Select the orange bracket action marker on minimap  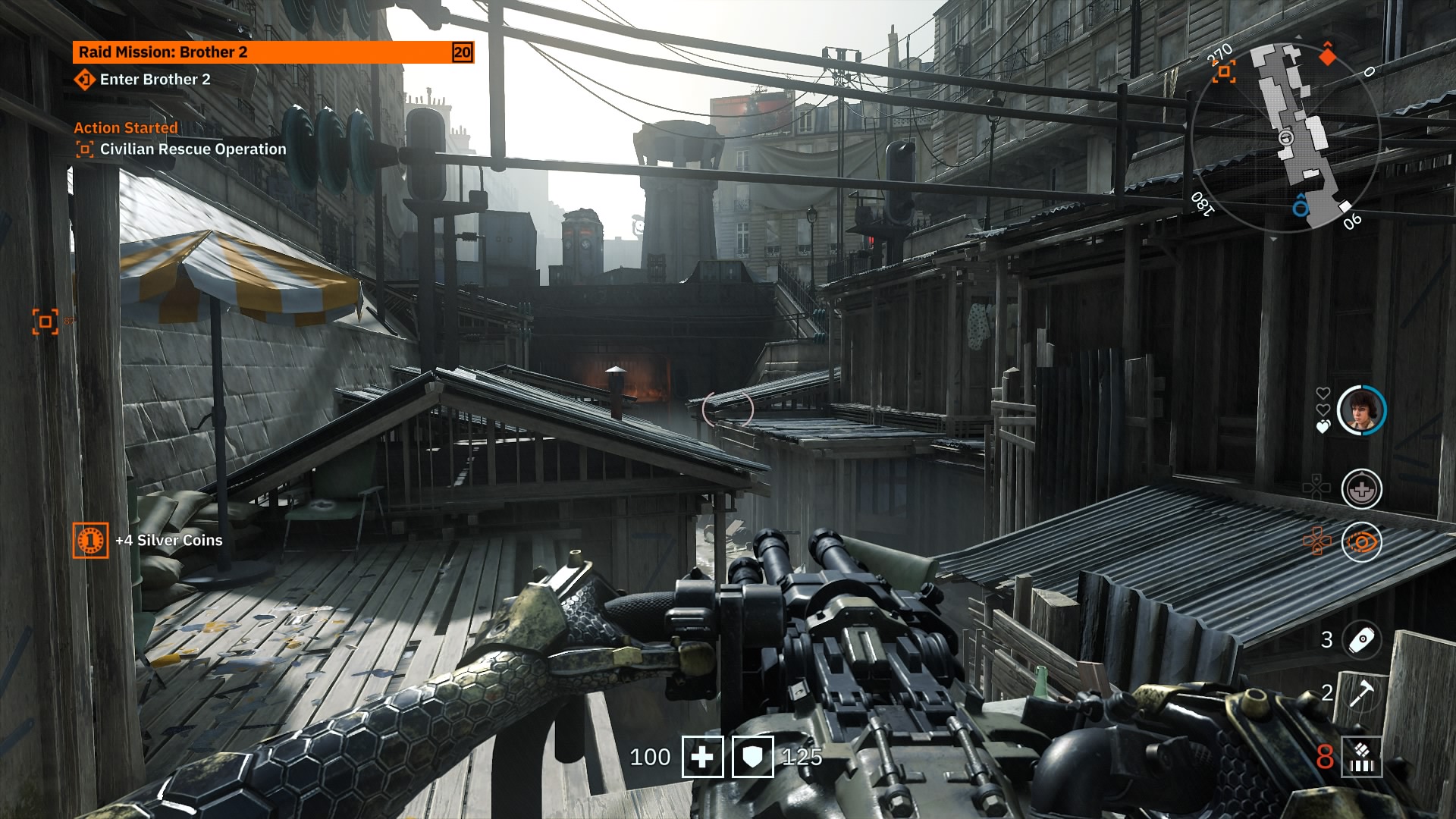pos(1223,72)
